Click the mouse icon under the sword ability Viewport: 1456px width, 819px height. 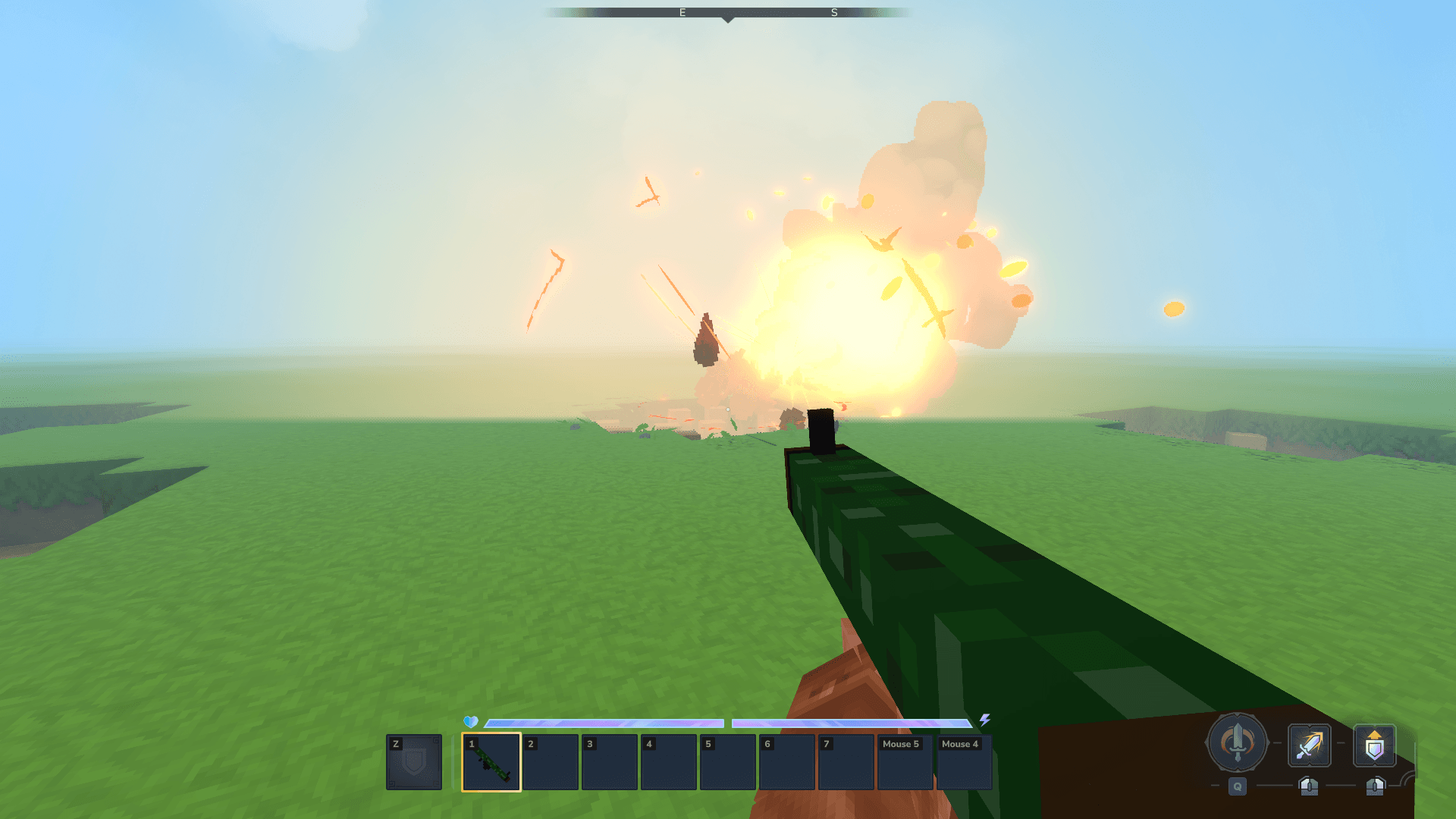coord(1310,787)
